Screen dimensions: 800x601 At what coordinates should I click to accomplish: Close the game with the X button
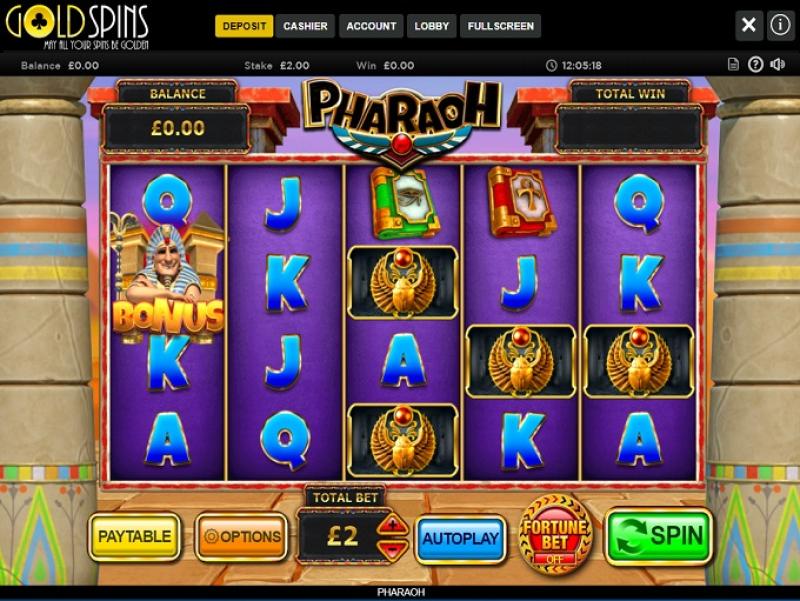pos(749,25)
